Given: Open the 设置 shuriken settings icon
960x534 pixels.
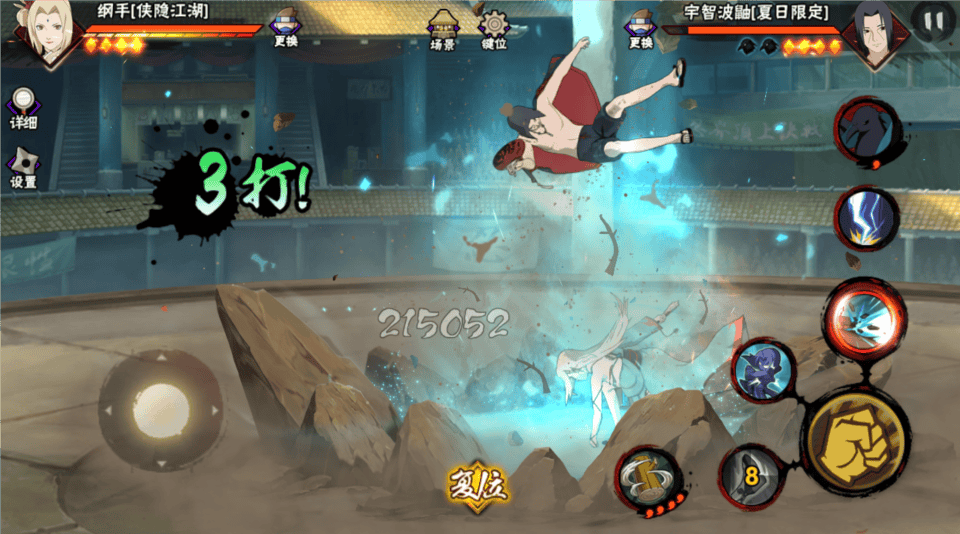Looking at the screenshot, I should pyautogui.click(x=23, y=168).
